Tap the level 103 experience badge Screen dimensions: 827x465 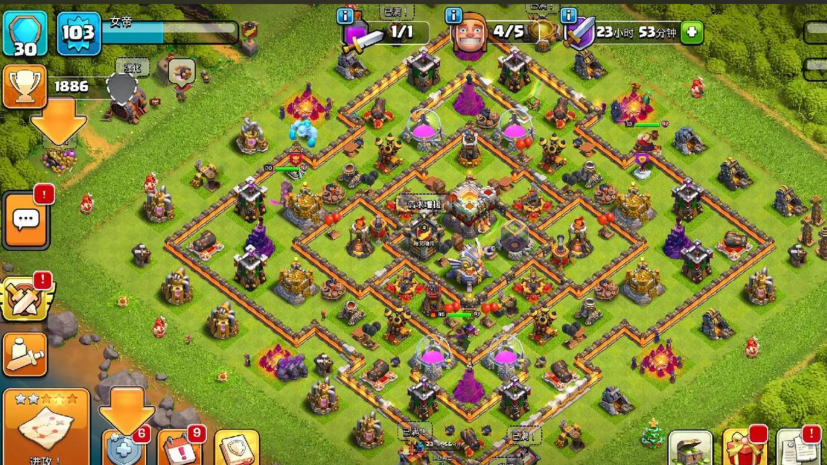[78, 34]
